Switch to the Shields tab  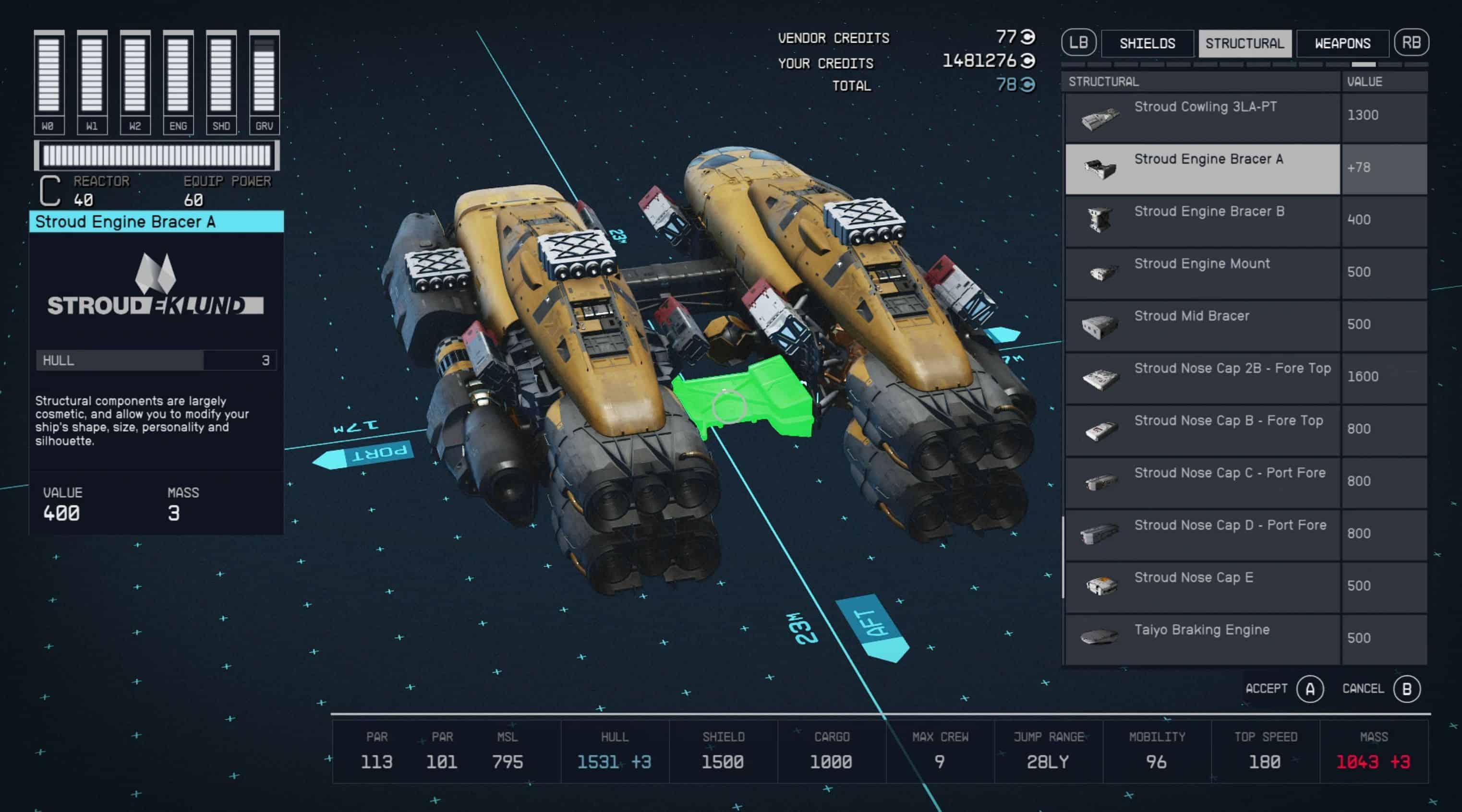pos(1147,44)
